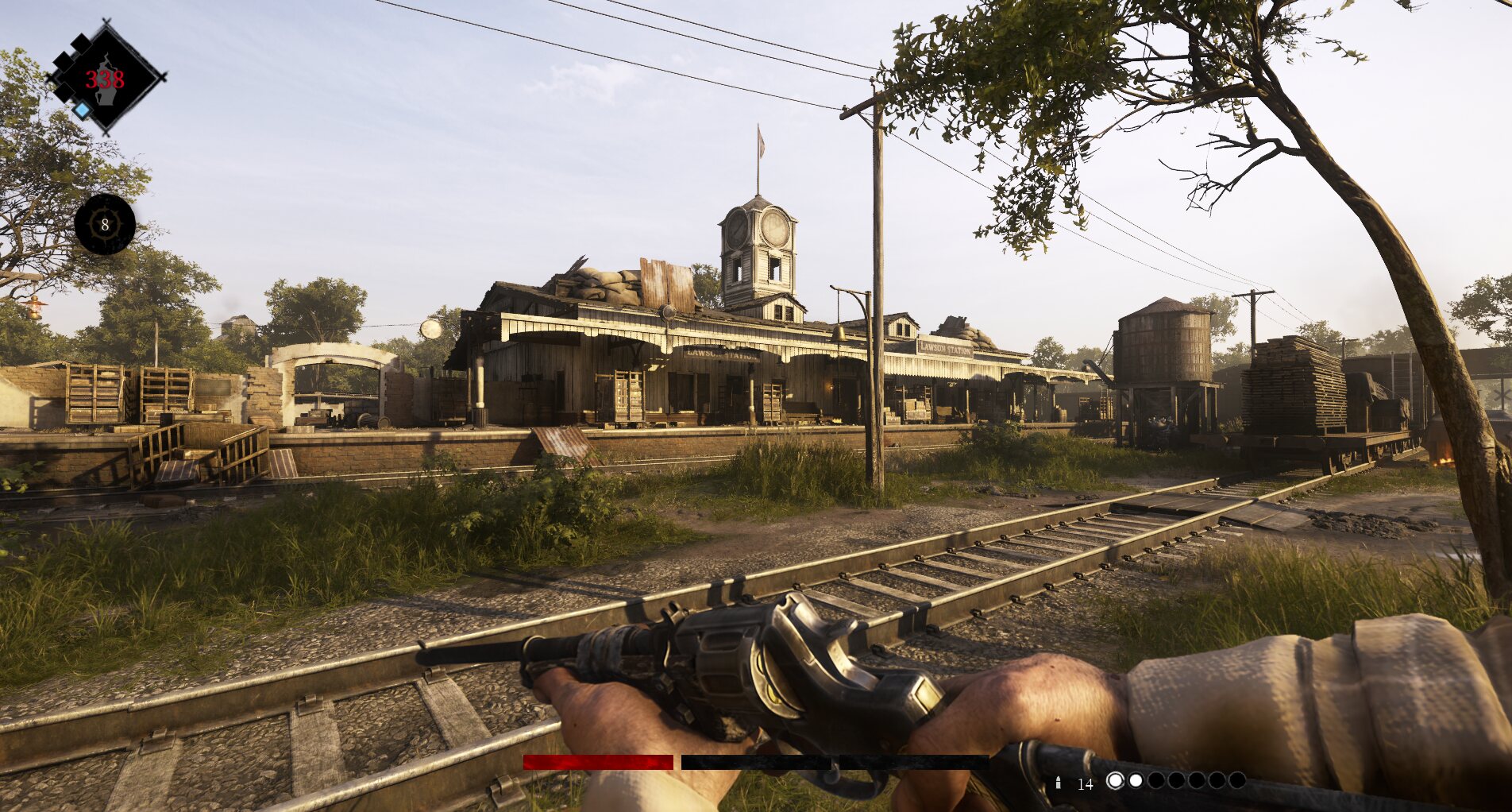Select the round dial icon marked 8

click(x=105, y=225)
